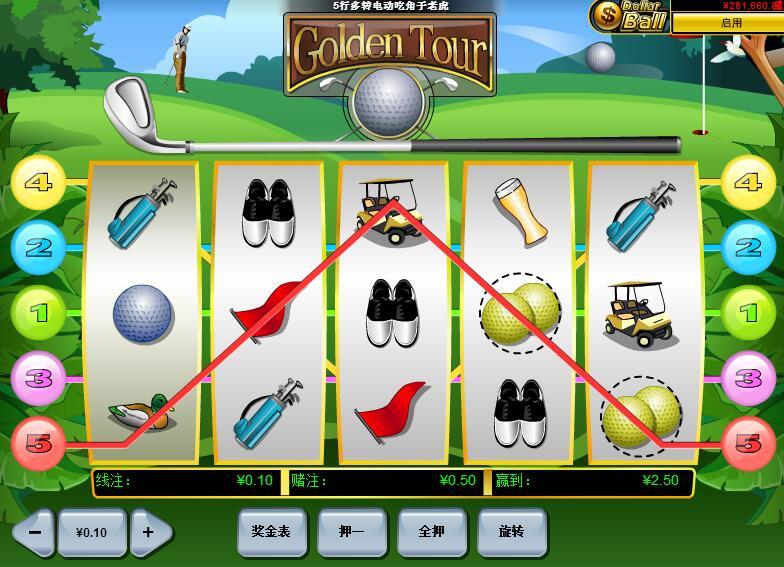Screen dimensions: 784x567
Task: Open the 奖金表 paytable
Action: coord(271,531)
